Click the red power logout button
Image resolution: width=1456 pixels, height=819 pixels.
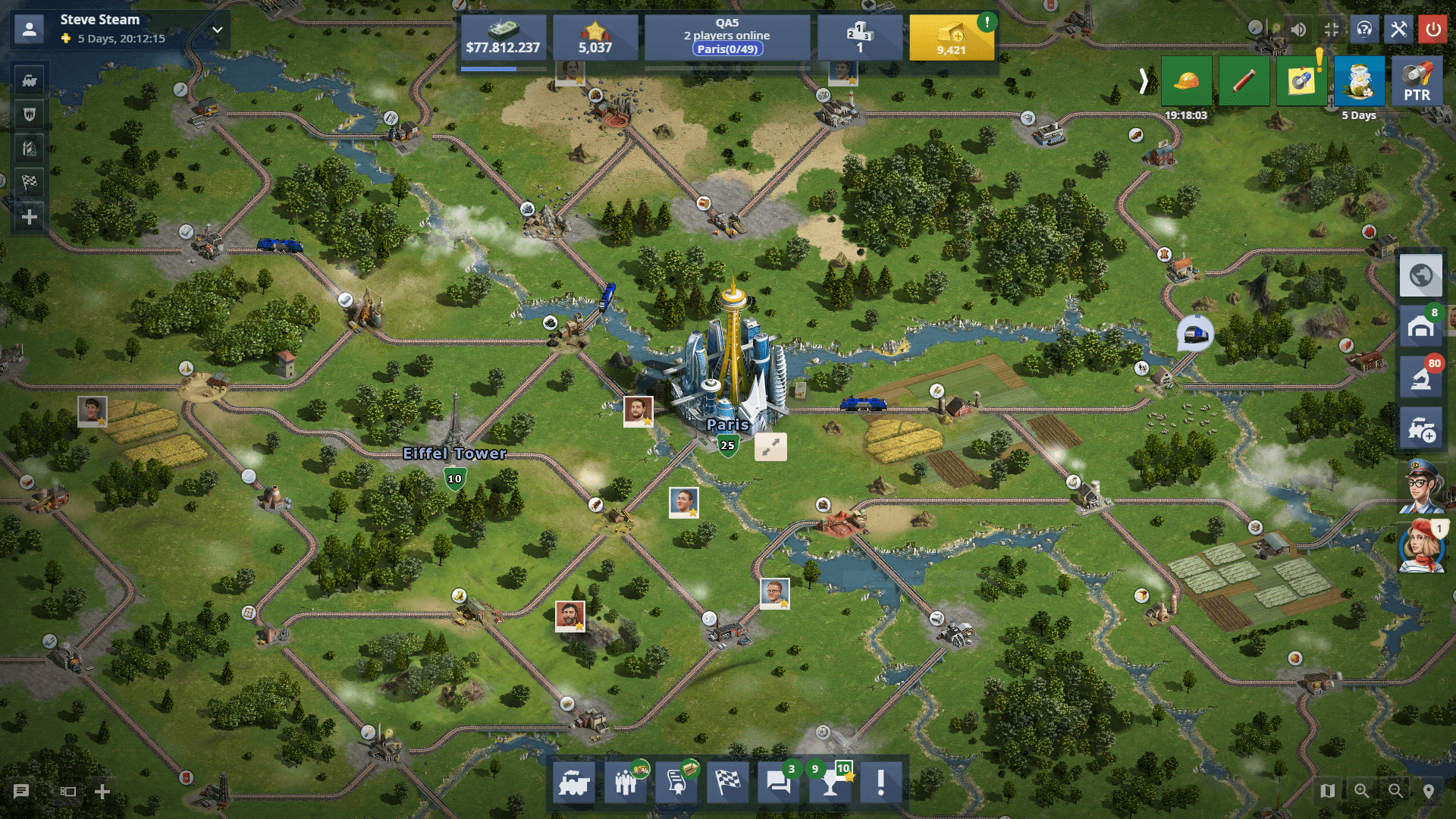pos(1432,30)
